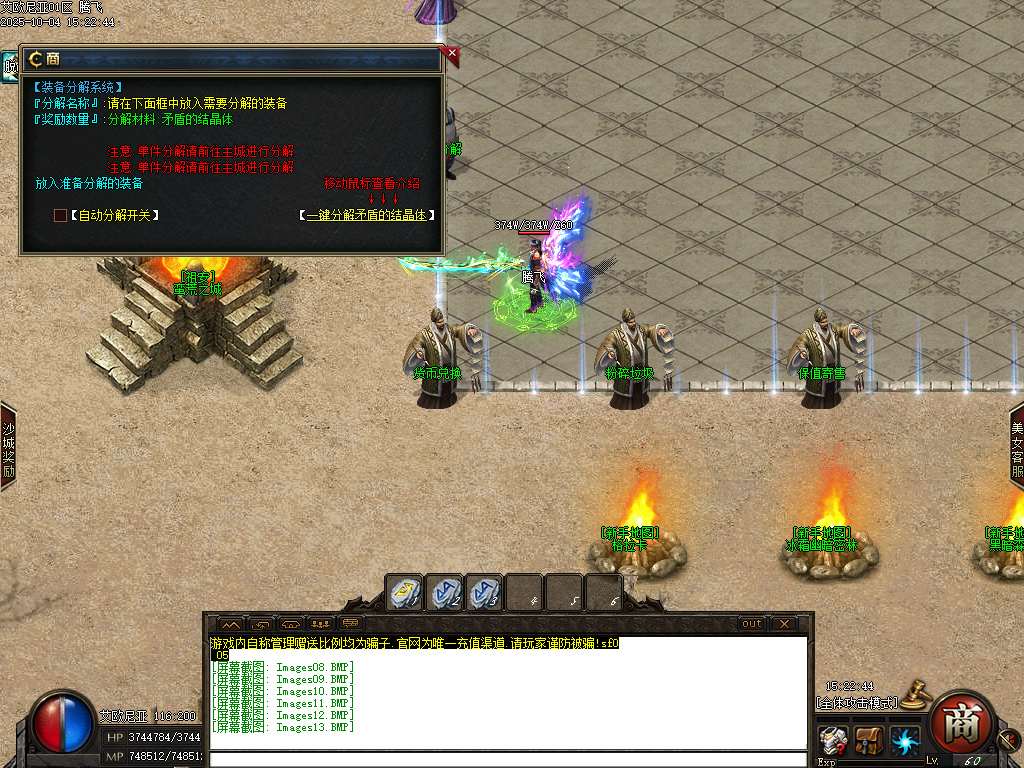The image size is (1024, 768).
Task: Use the blue rune in hotbar slot 3
Action: coord(484,592)
